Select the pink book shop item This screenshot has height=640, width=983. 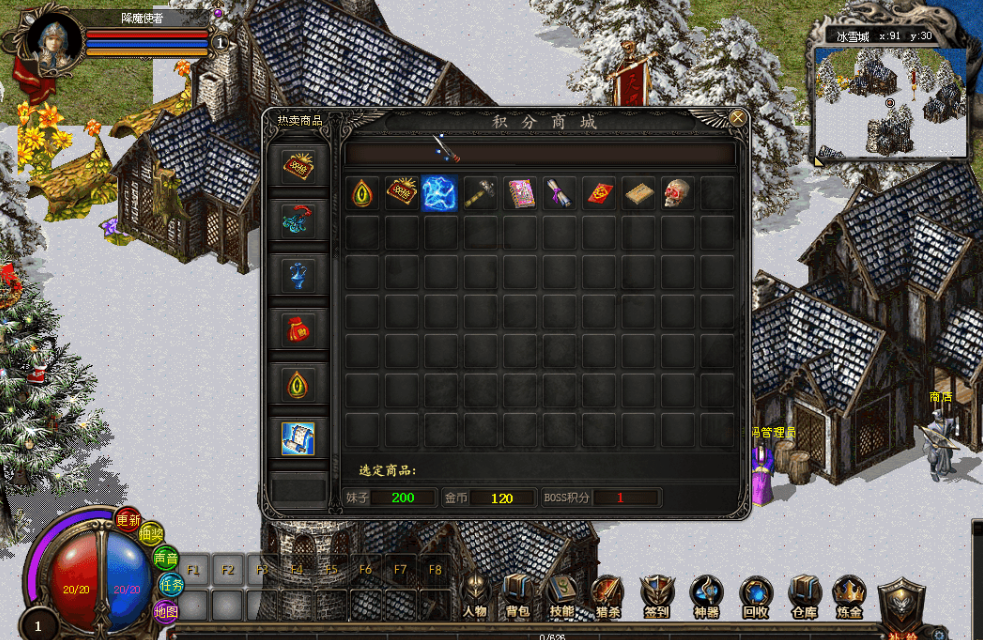[520, 193]
